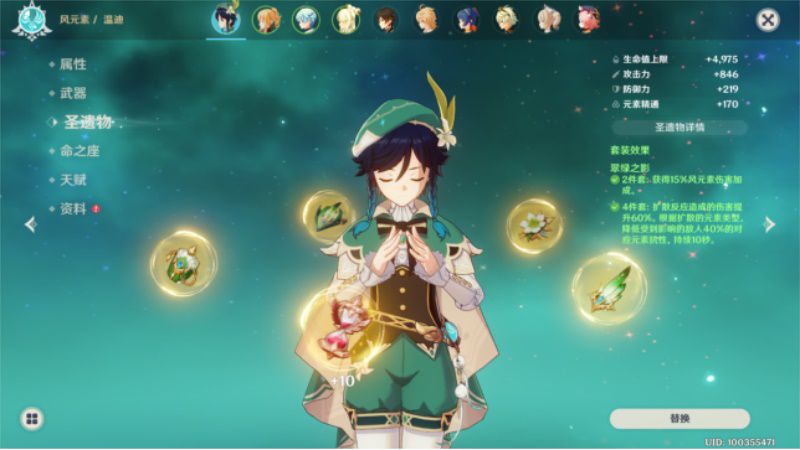Show the next character with the right arrow
Viewport: 800px width, 450px height.
(770, 225)
